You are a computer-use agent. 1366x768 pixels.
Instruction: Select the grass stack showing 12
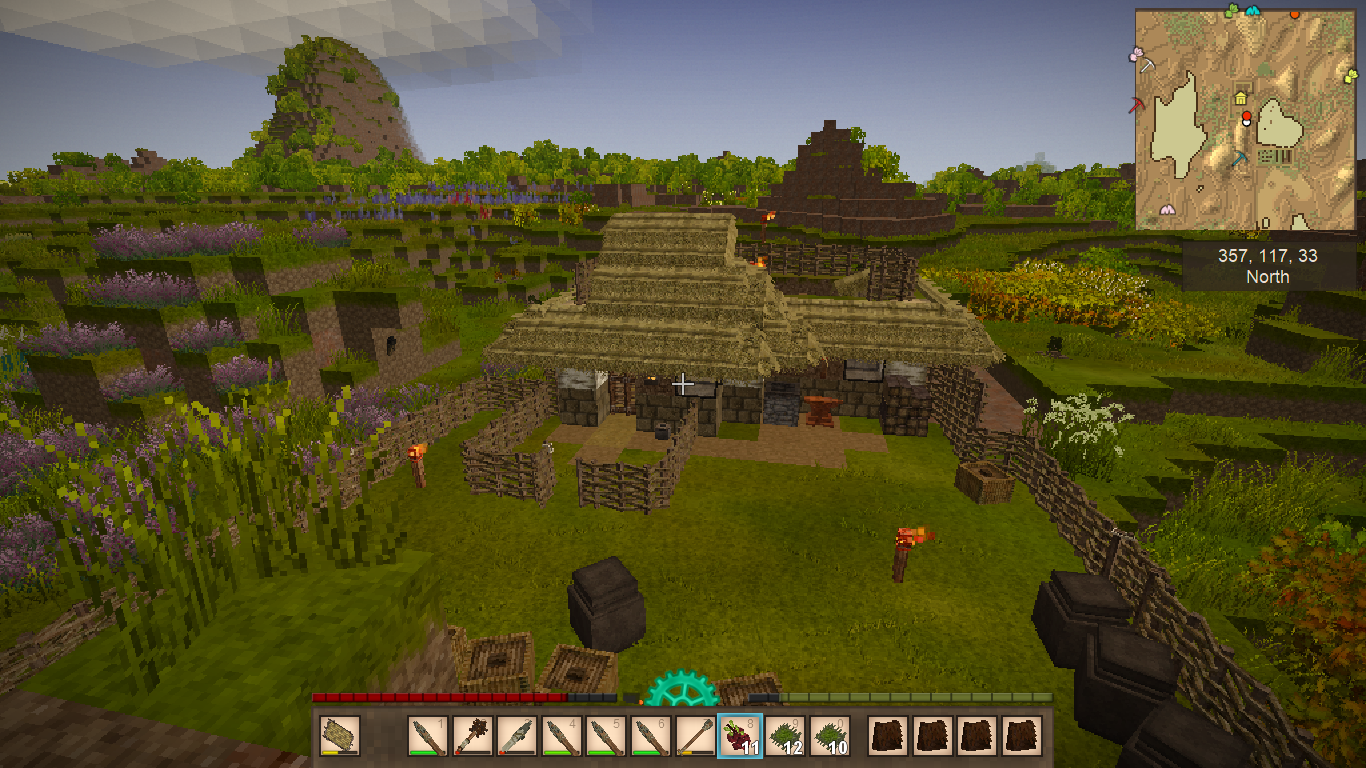point(785,737)
